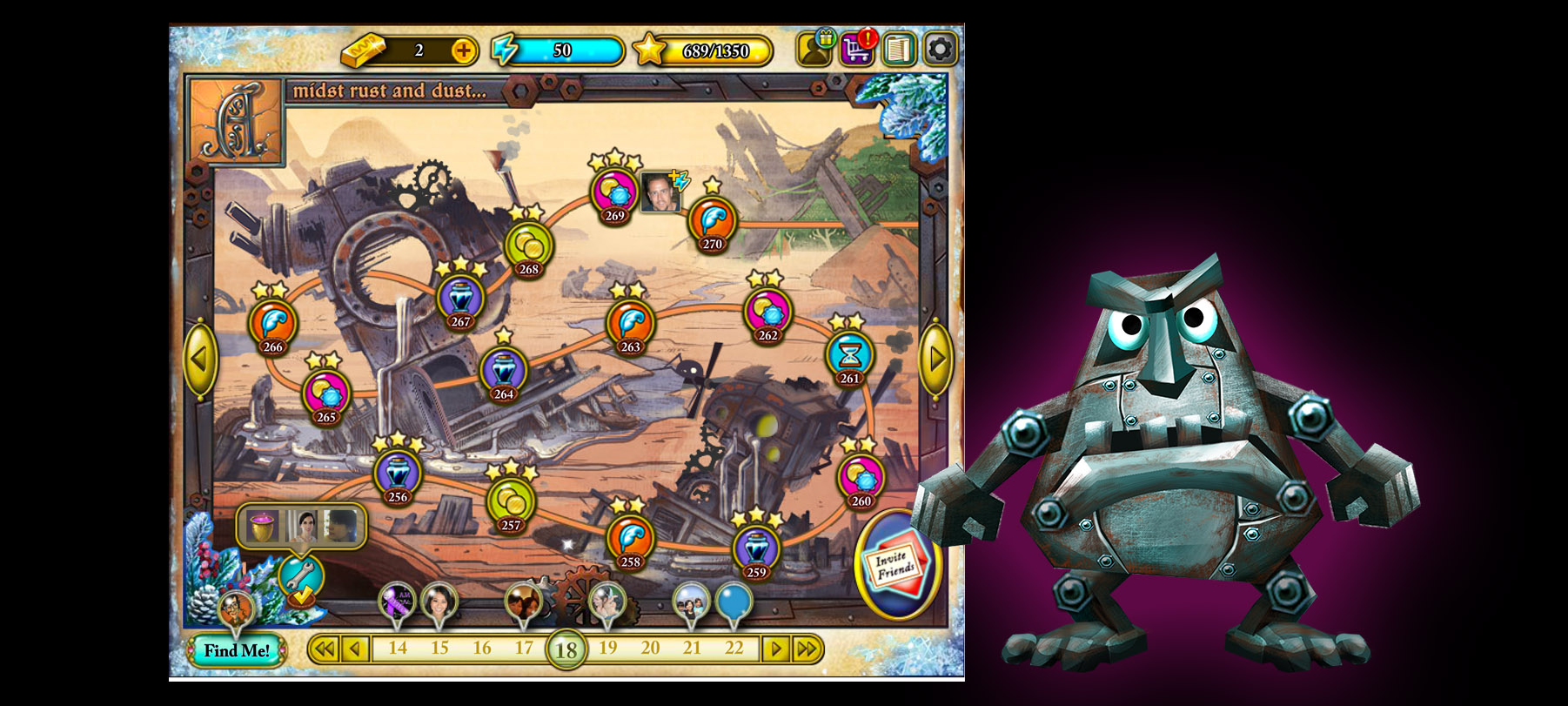Screen dimensions: 1568x706
Task: Switch to map page 14
Action: tap(398, 649)
